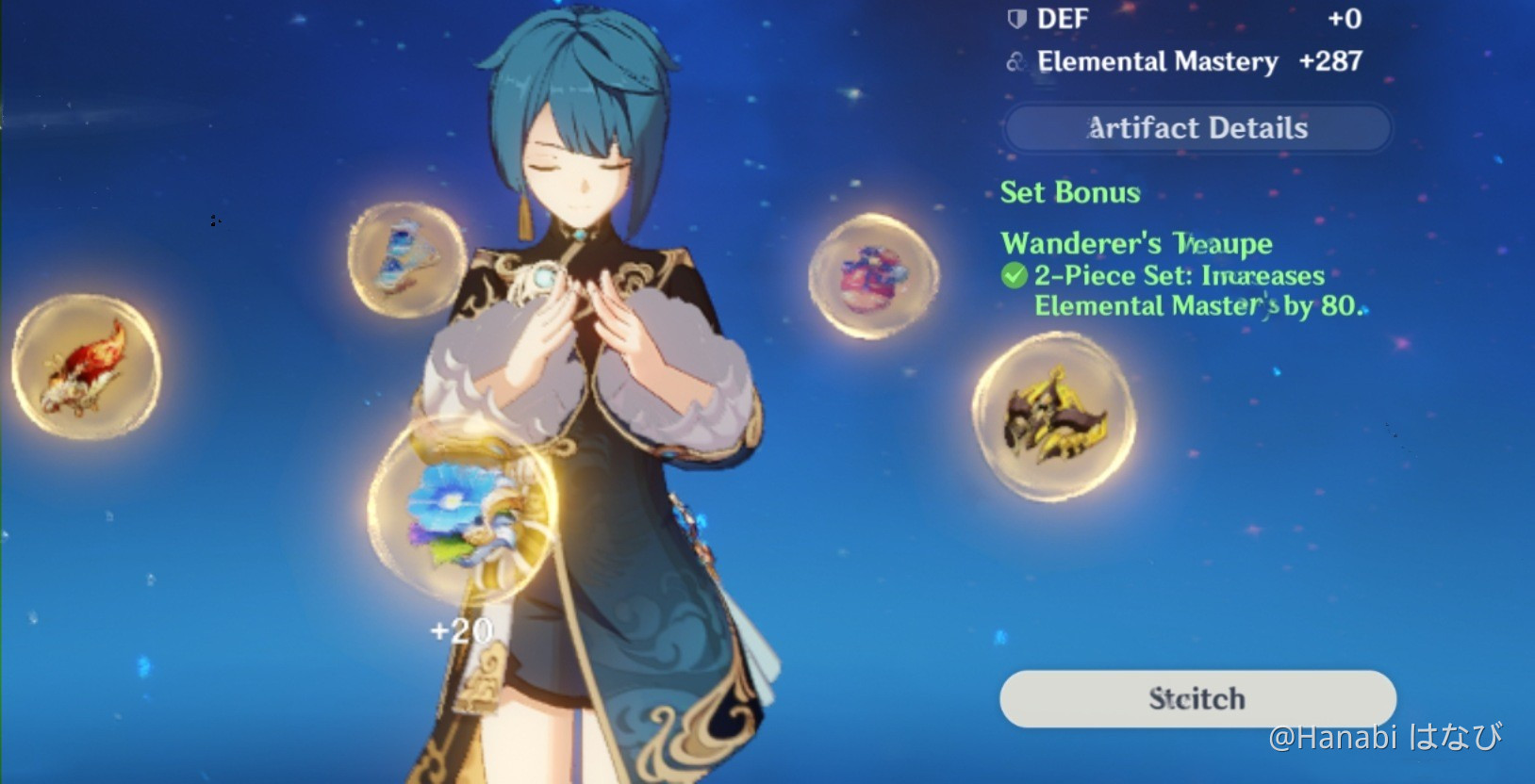Select the red koi fish artifact bubble

click(x=86, y=367)
